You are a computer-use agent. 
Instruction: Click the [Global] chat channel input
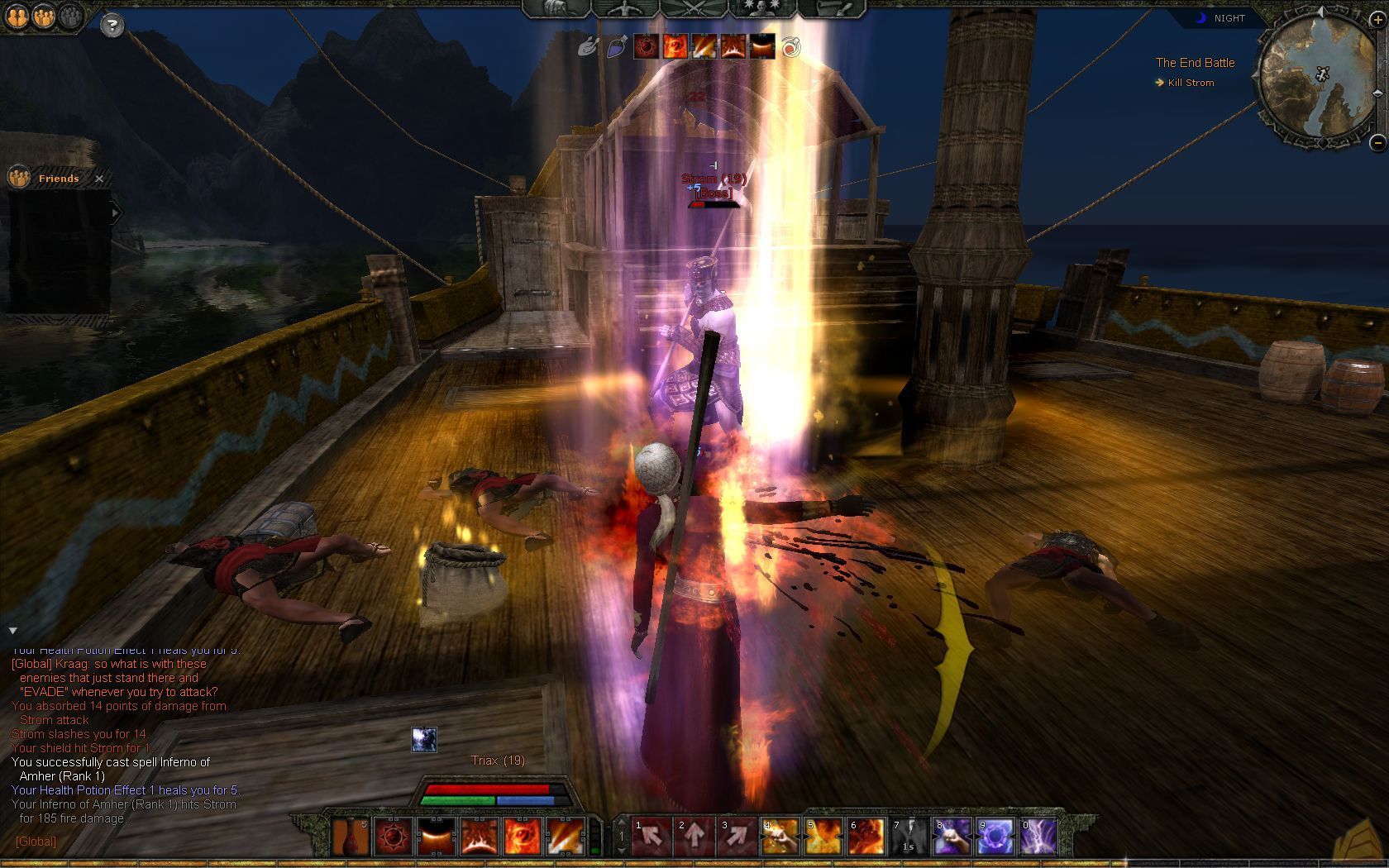pos(36,842)
